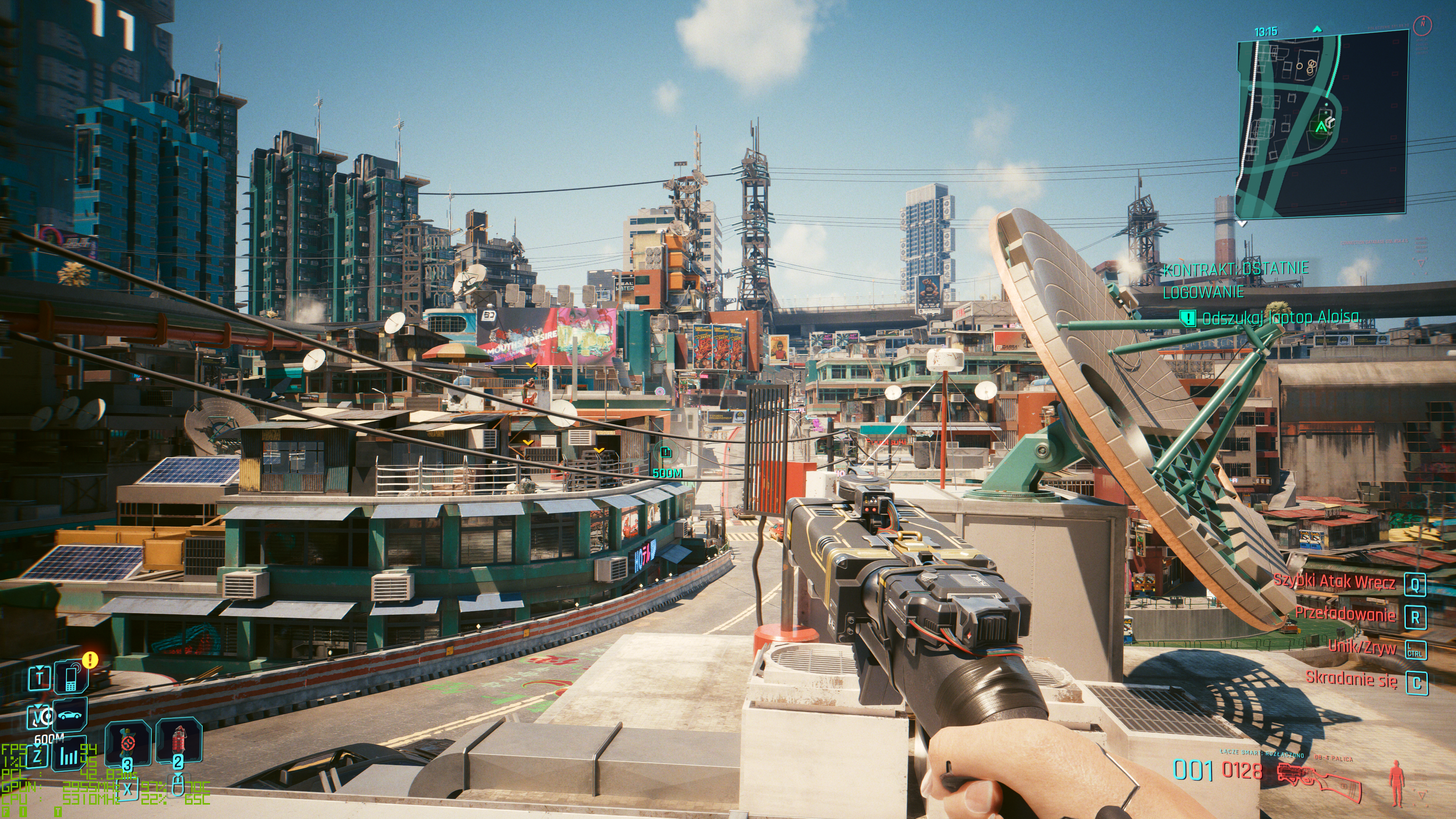Screen dimensions: 1456x819
Task: Click the minimap in the corner
Action: point(1320,124)
